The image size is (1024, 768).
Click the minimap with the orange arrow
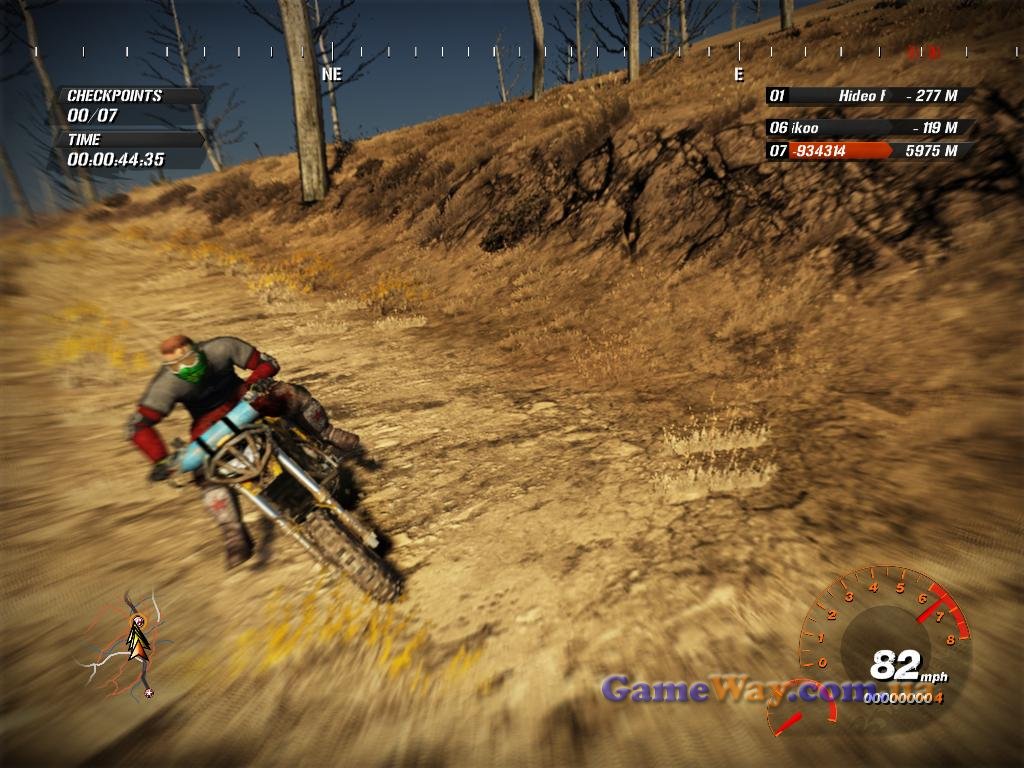[x=132, y=645]
